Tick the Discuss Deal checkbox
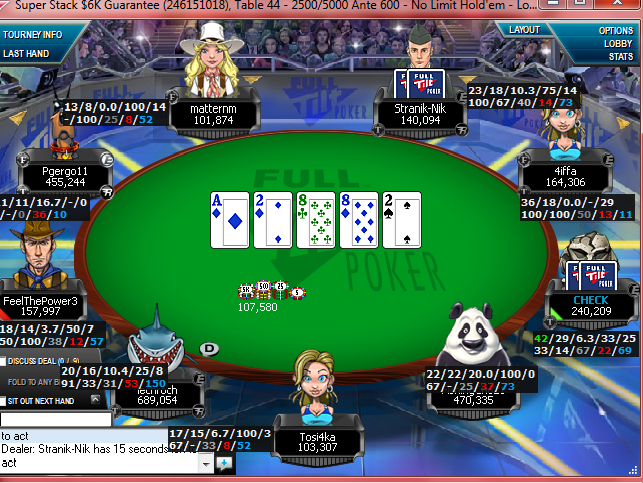The image size is (643, 483). (x=5, y=361)
